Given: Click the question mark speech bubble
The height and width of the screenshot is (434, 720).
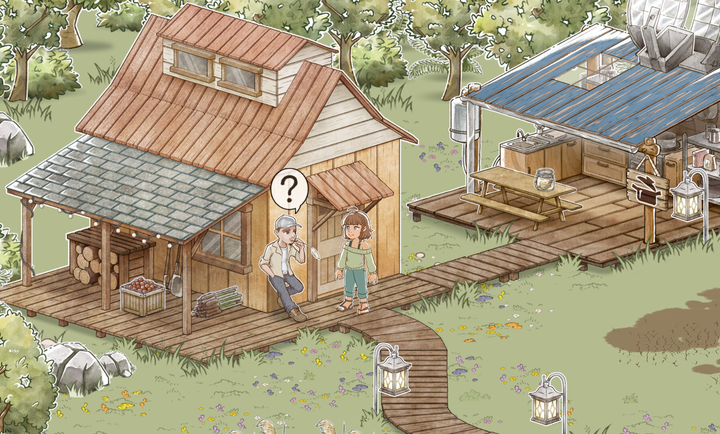Looking at the screenshot, I should click(x=289, y=188).
